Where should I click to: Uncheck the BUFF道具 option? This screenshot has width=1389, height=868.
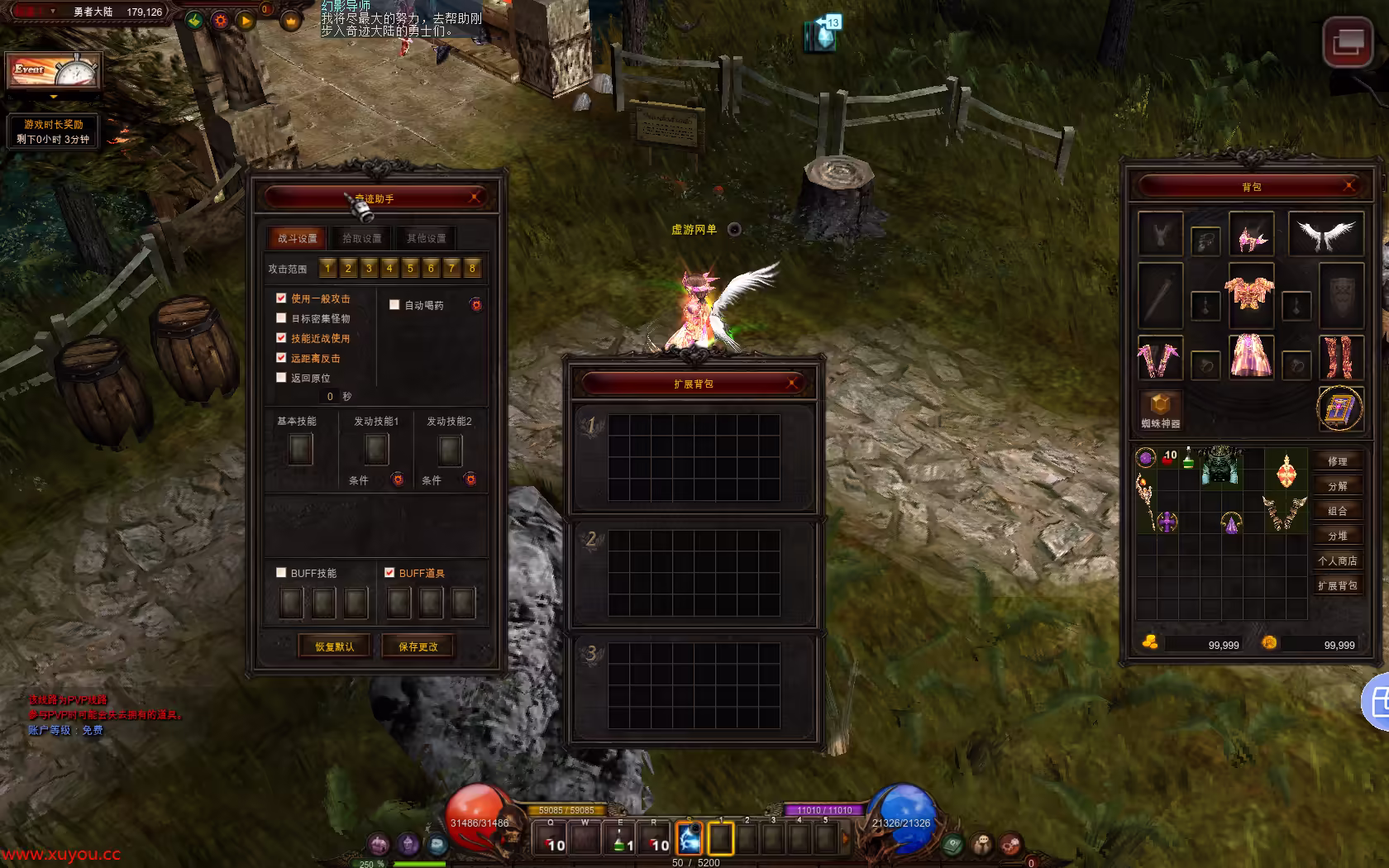pos(389,573)
